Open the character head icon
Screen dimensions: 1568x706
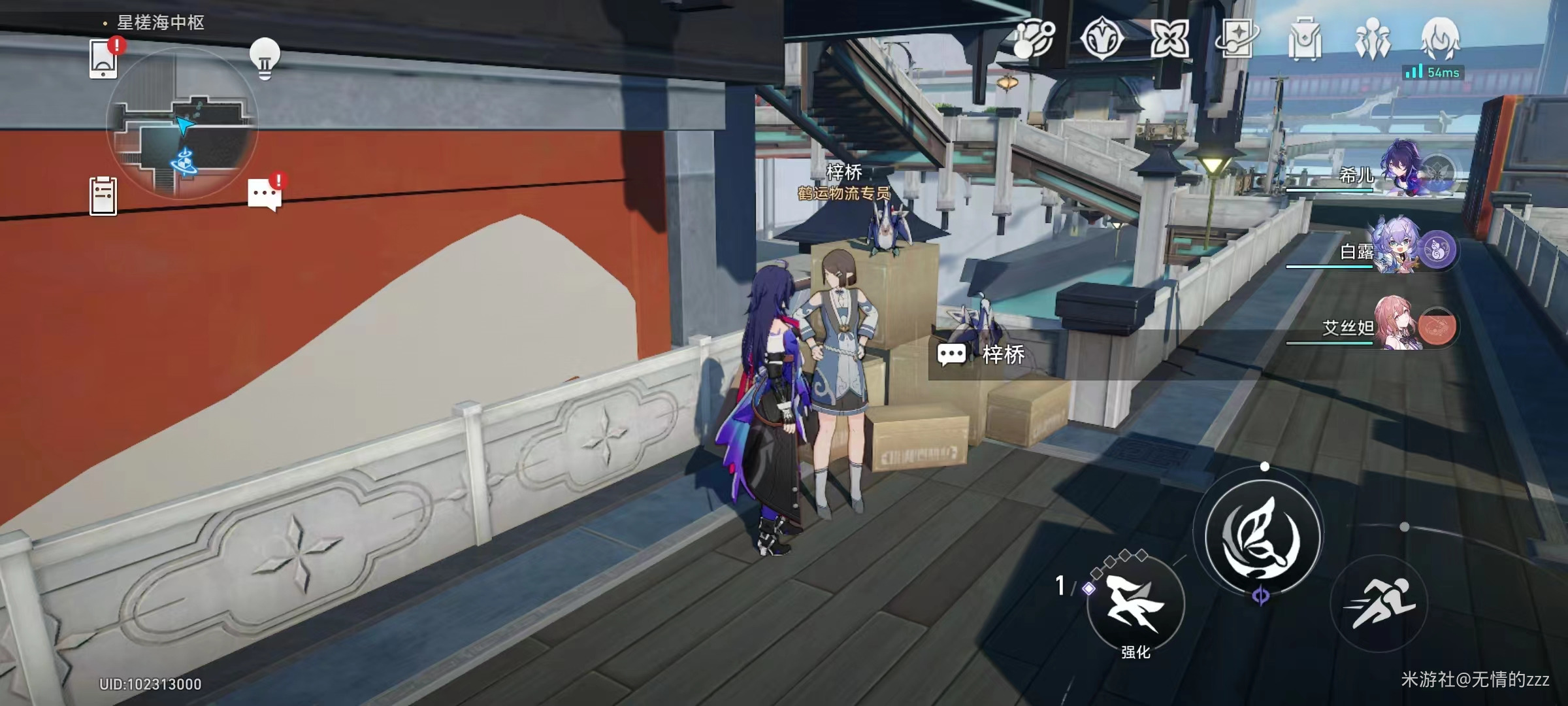pyautogui.click(x=1440, y=38)
